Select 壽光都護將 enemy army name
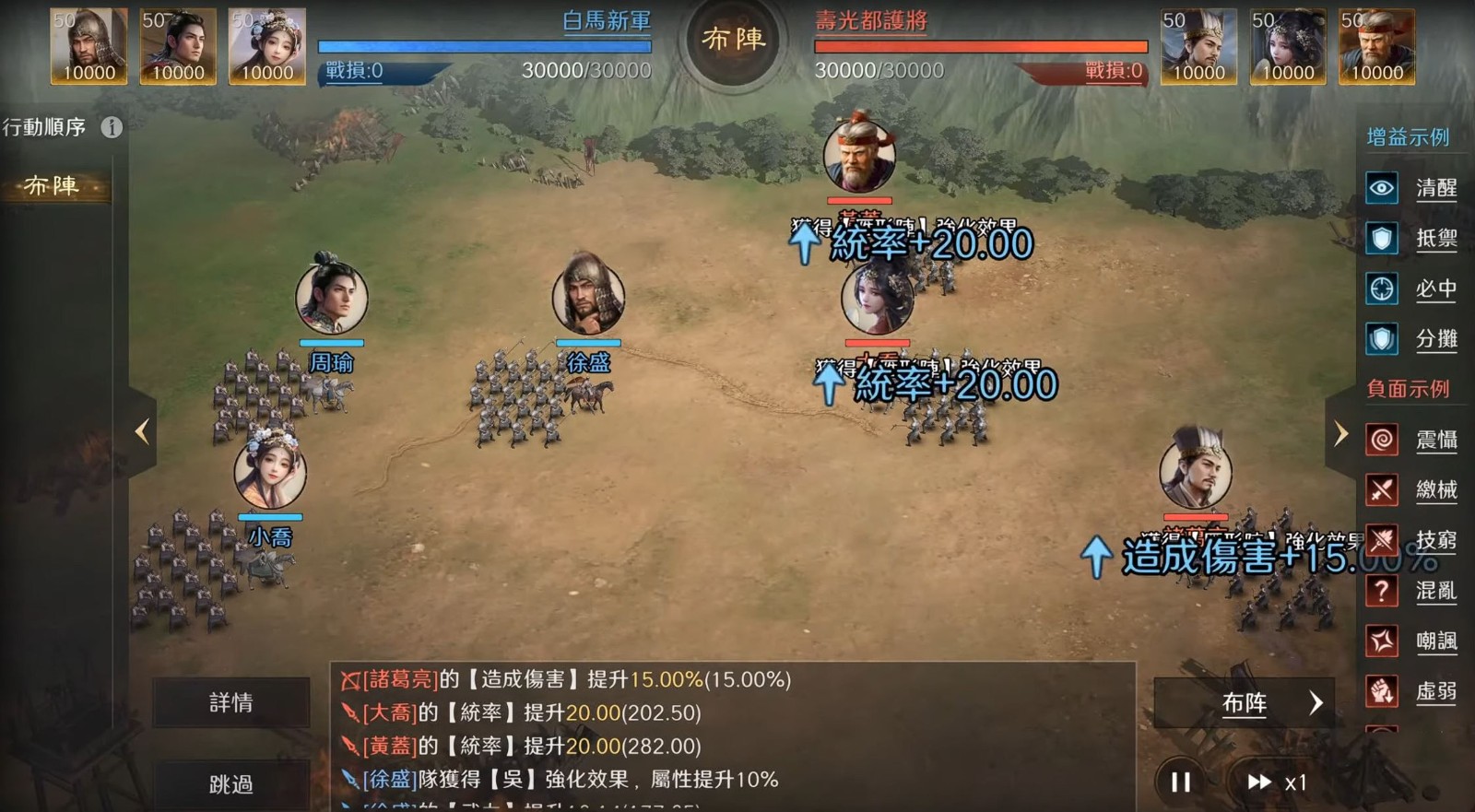The image size is (1475, 812). tap(871, 21)
